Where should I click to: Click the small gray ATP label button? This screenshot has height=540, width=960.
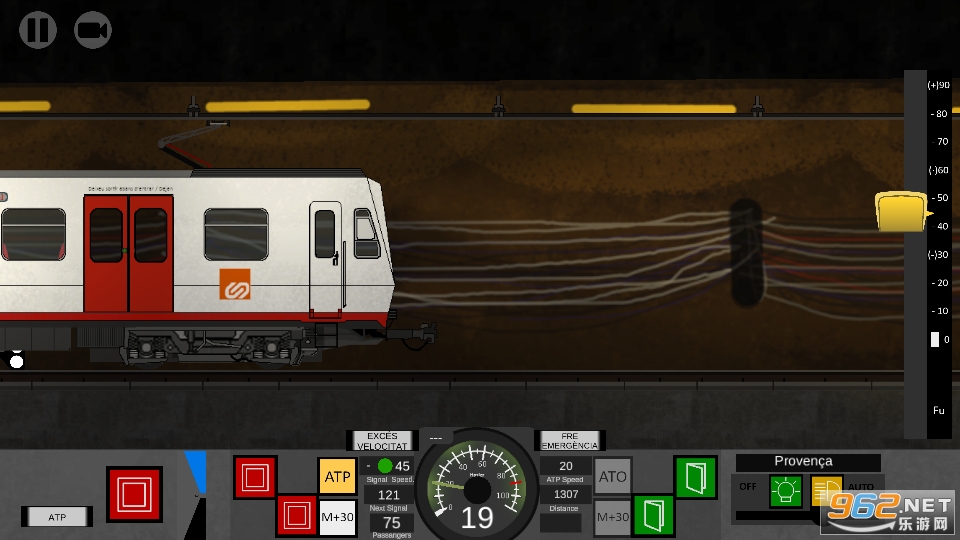(x=57, y=517)
